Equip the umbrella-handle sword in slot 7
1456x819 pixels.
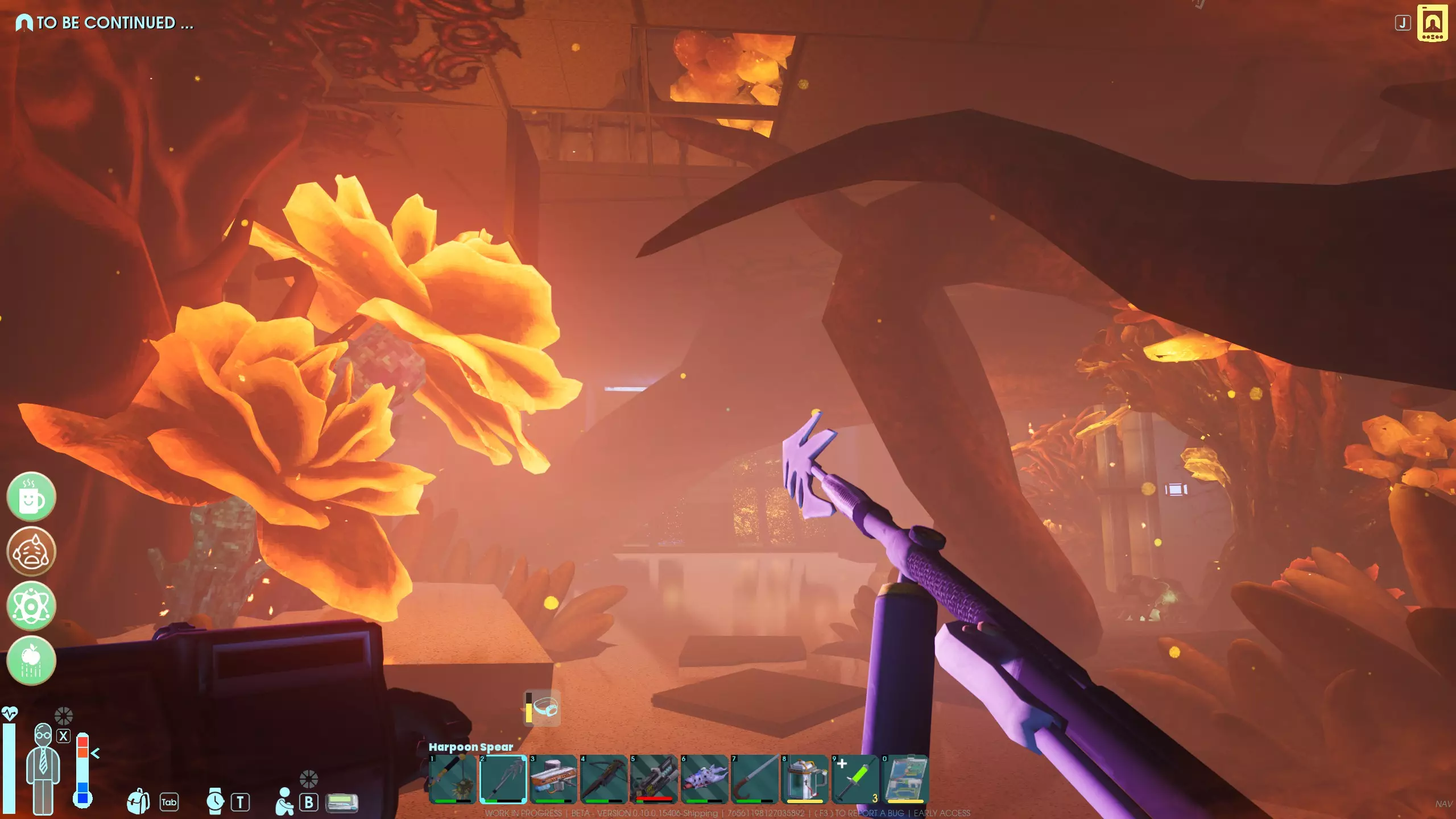pyautogui.click(x=754, y=779)
